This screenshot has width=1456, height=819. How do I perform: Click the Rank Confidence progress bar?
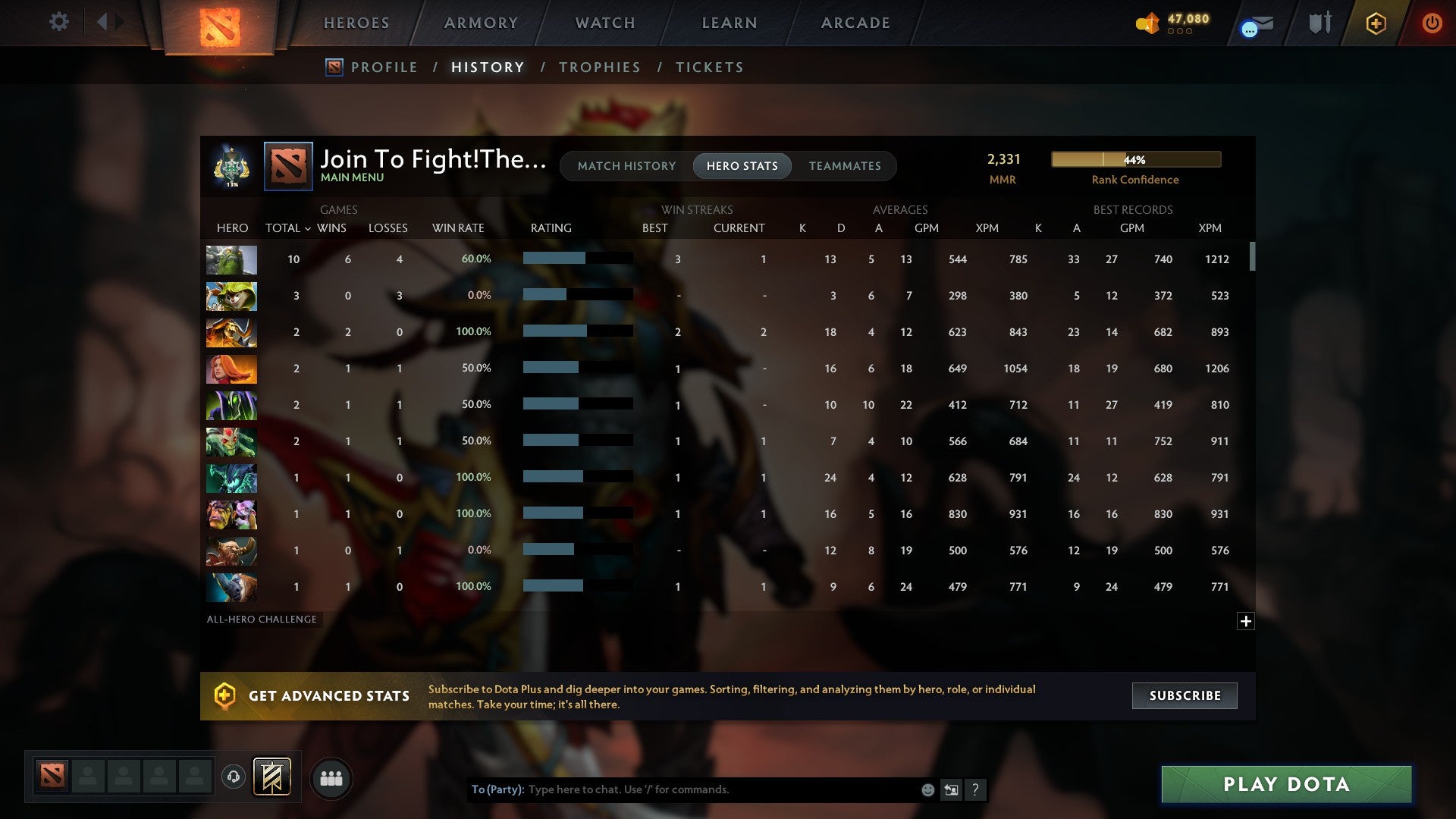point(1135,159)
